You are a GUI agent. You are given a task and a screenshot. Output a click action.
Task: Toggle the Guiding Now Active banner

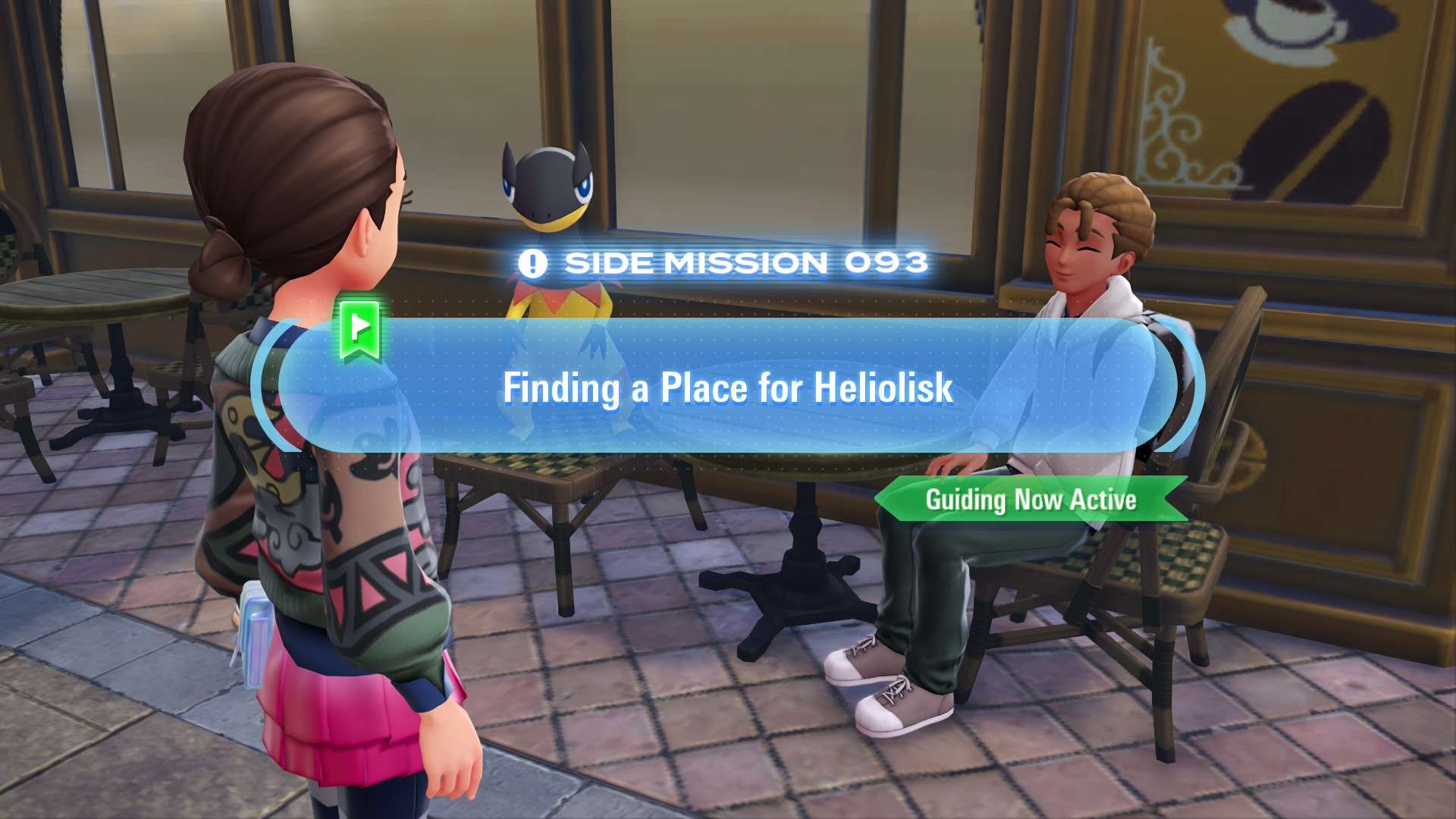click(1031, 499)
